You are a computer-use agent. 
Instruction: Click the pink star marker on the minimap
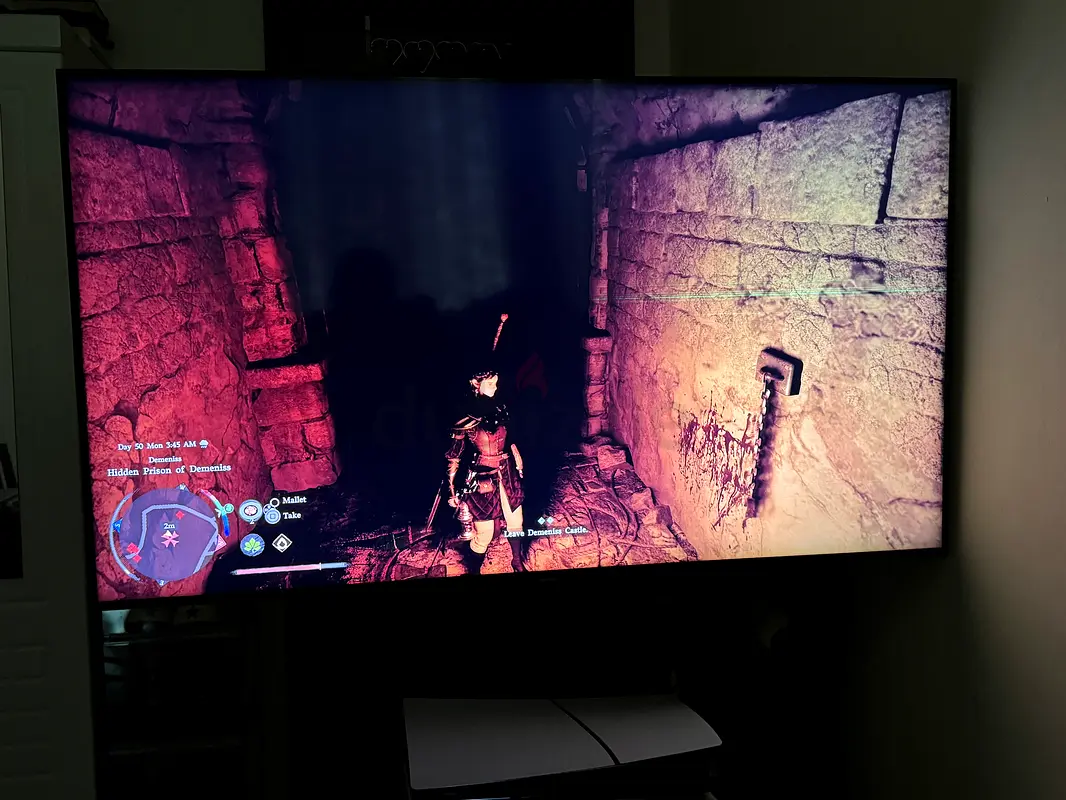(x=170, y=540)
